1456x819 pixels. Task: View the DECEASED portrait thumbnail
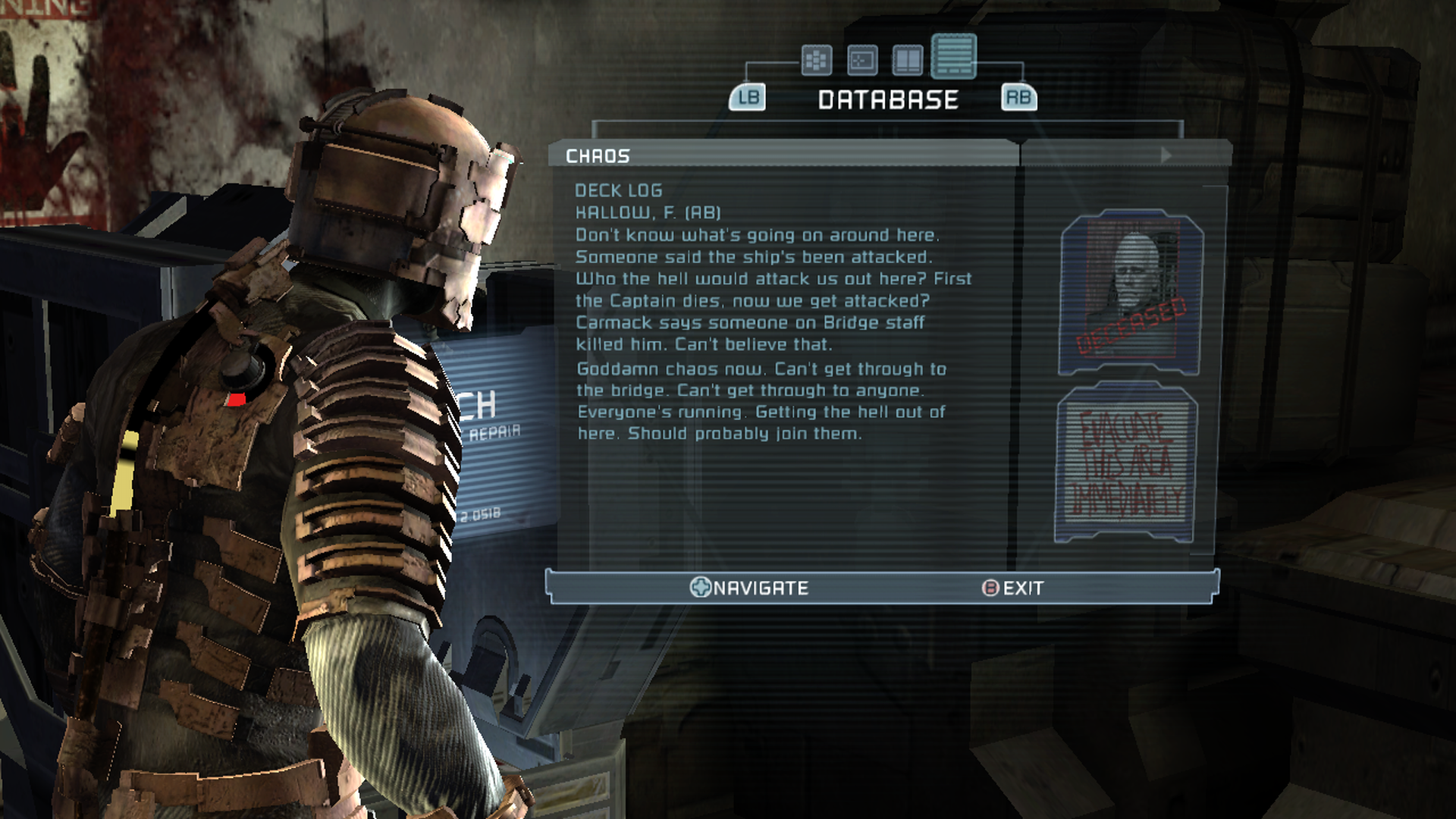[1130, 292]
